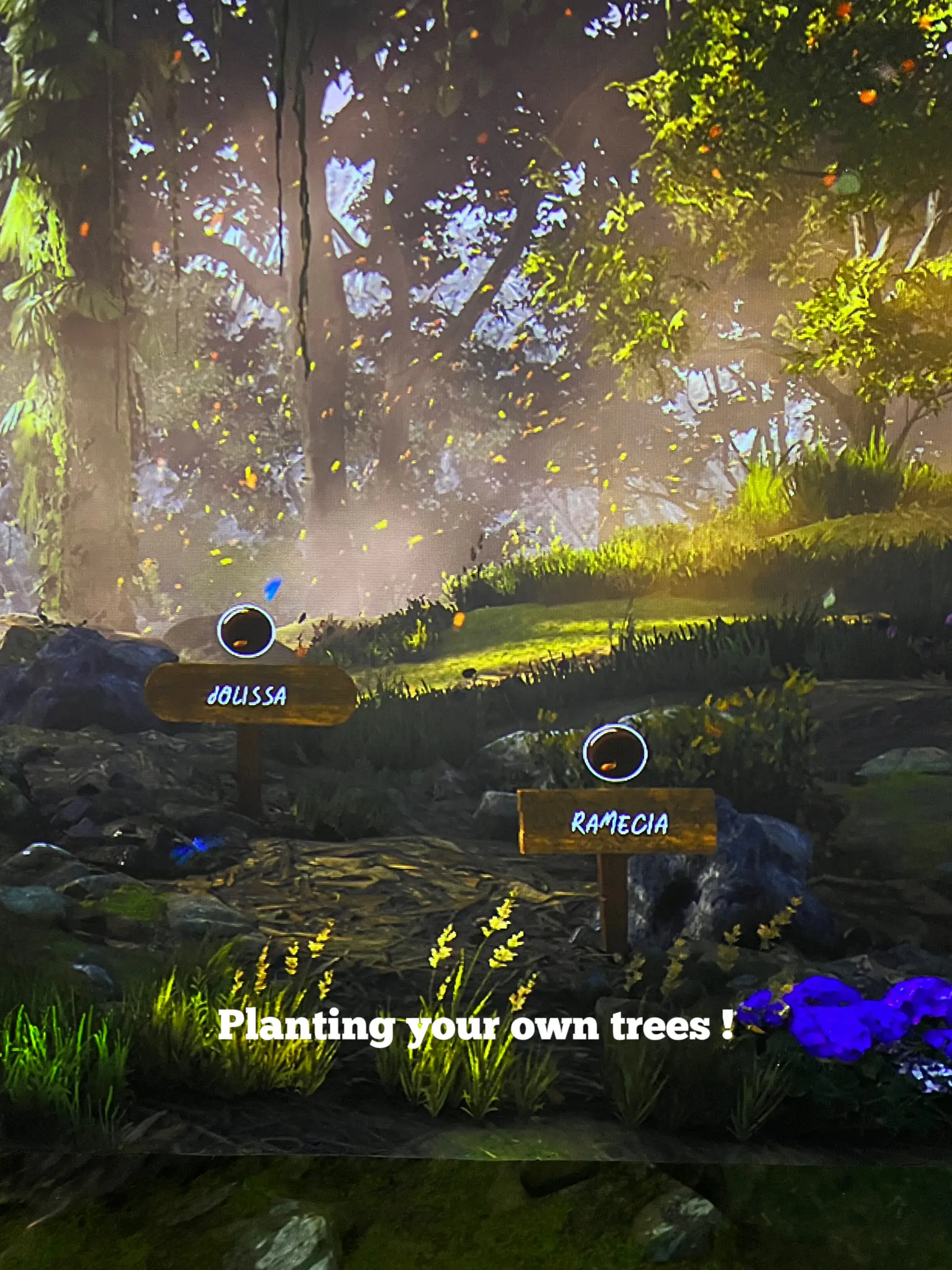Select the seed circle above the Ramecia sign
The height and width of the screenshot is (1270, 952).
[x=614, y=753]
